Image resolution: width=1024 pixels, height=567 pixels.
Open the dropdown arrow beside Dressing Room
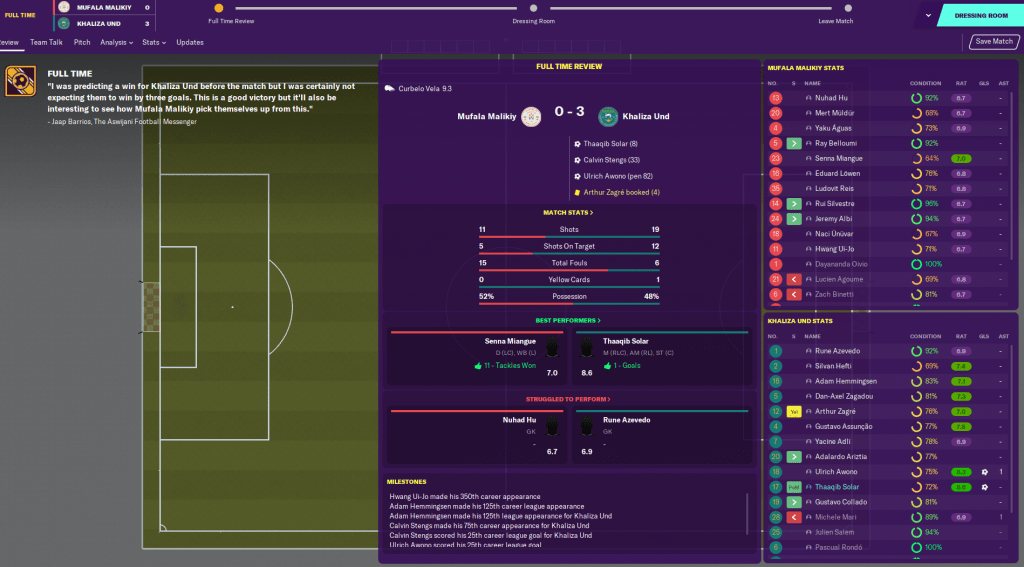[928, 15]
